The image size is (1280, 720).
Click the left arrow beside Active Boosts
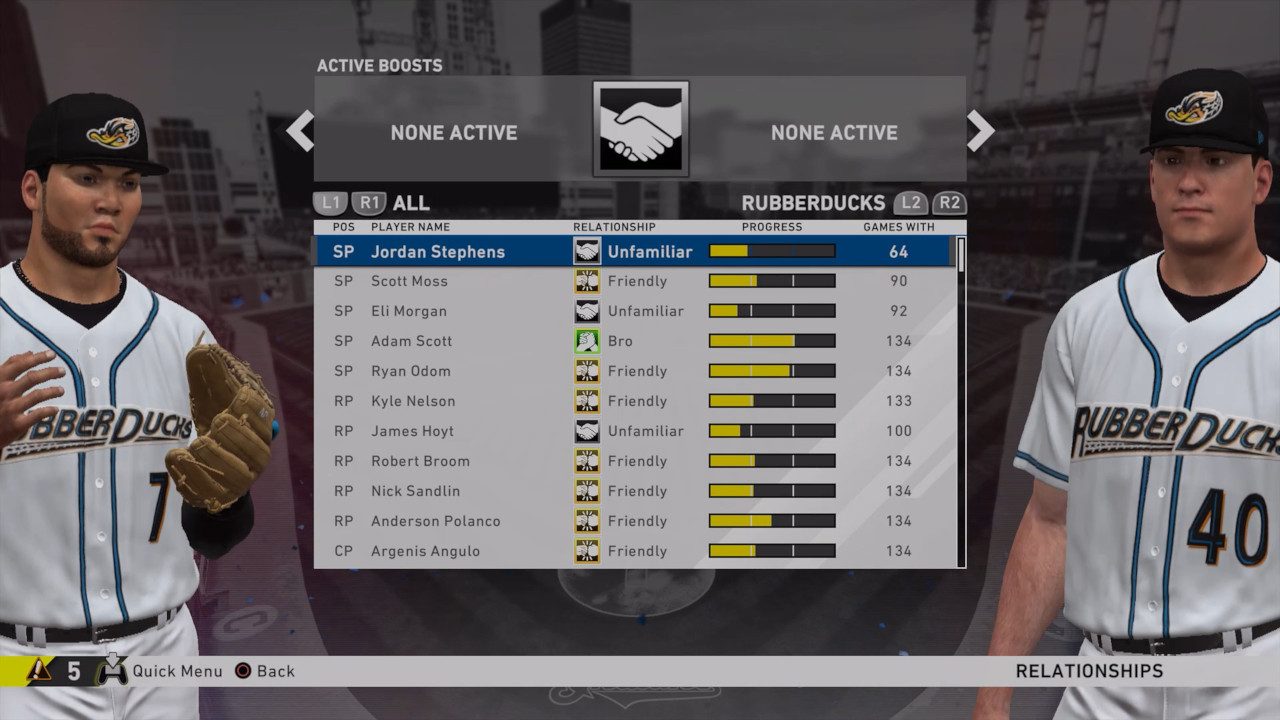pos(300,131)
